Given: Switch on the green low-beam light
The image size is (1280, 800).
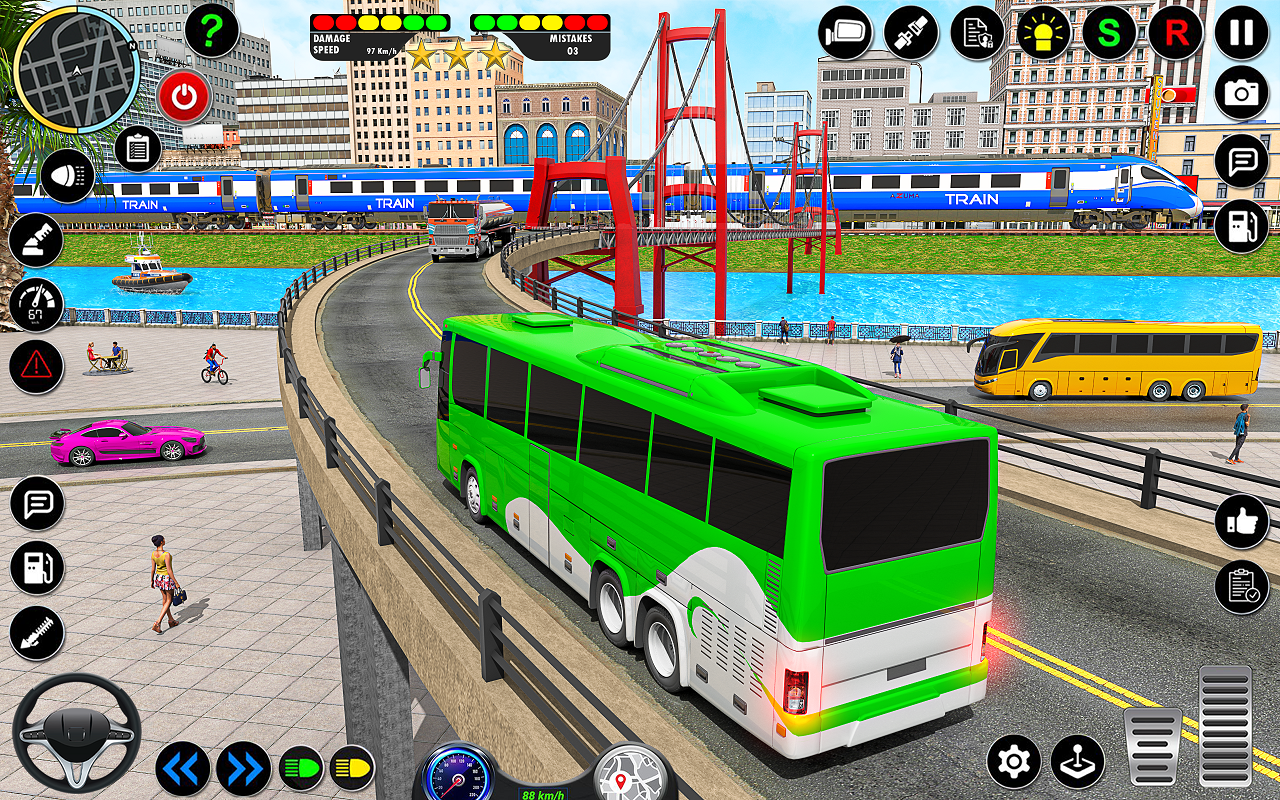Looking at the screenshot, I should 301,768.
